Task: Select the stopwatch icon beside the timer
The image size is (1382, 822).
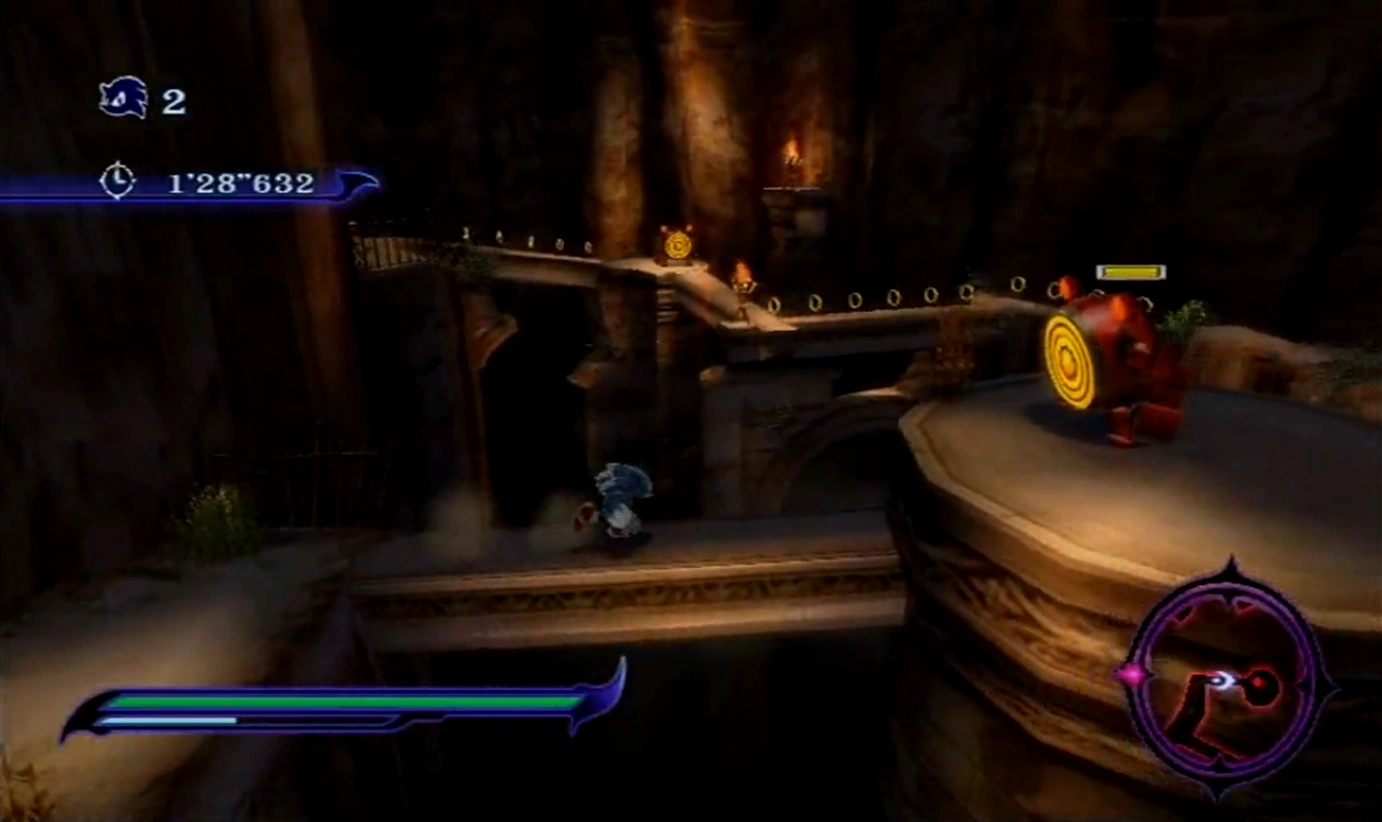Action: [117, 181]
